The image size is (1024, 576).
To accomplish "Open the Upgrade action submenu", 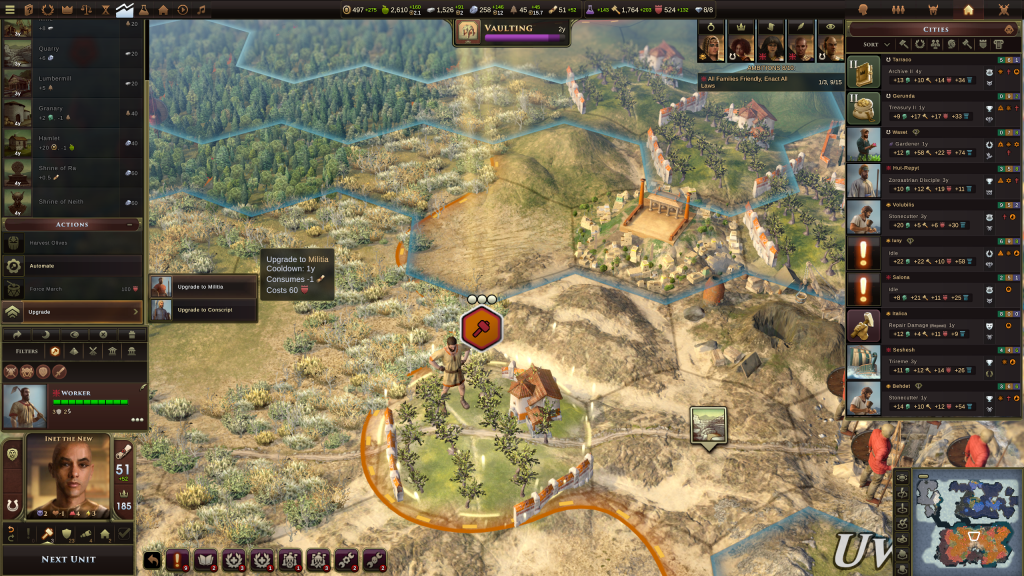I will click(72, 312).
